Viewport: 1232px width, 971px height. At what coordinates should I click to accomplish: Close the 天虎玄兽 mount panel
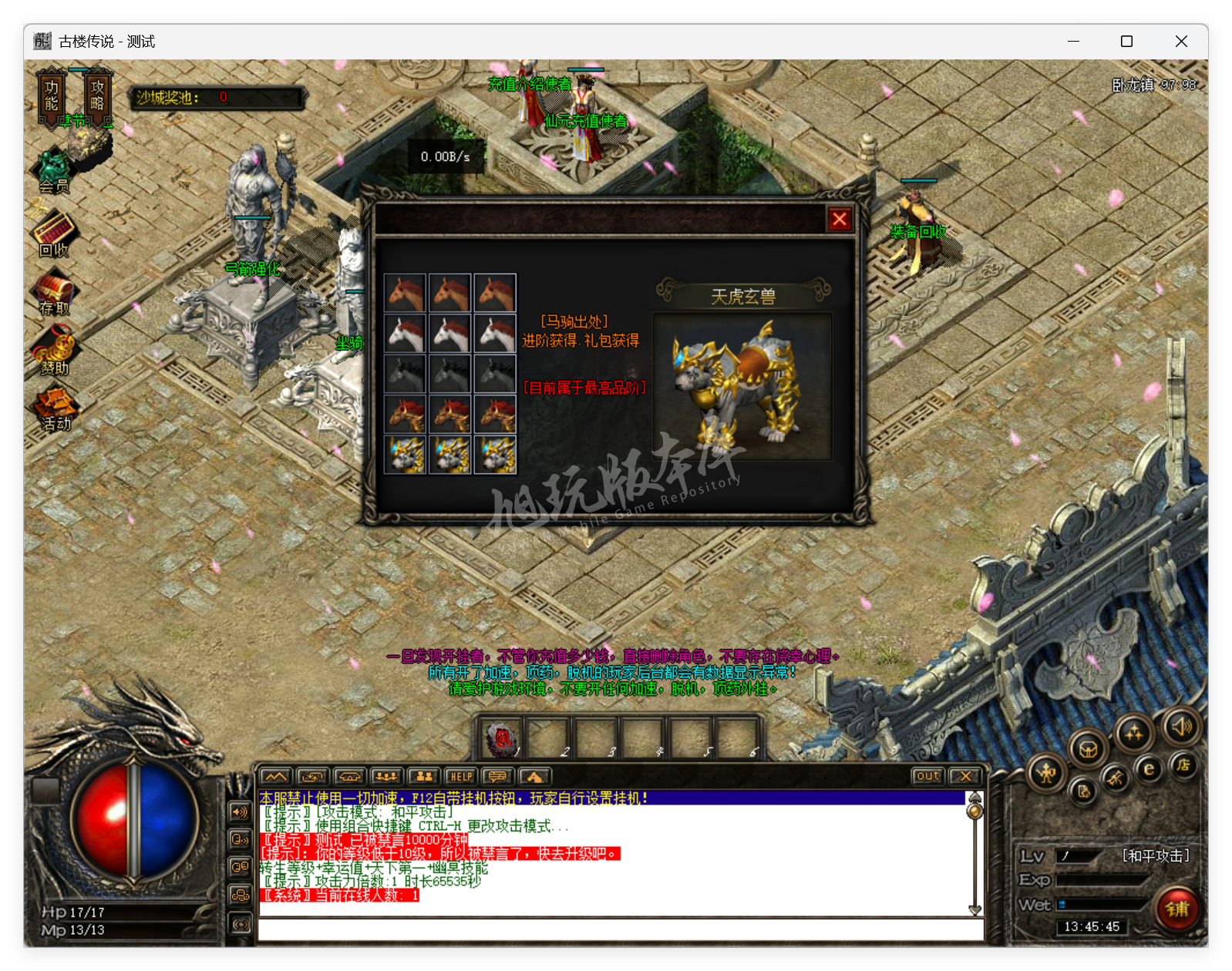(x=840, y=220)
